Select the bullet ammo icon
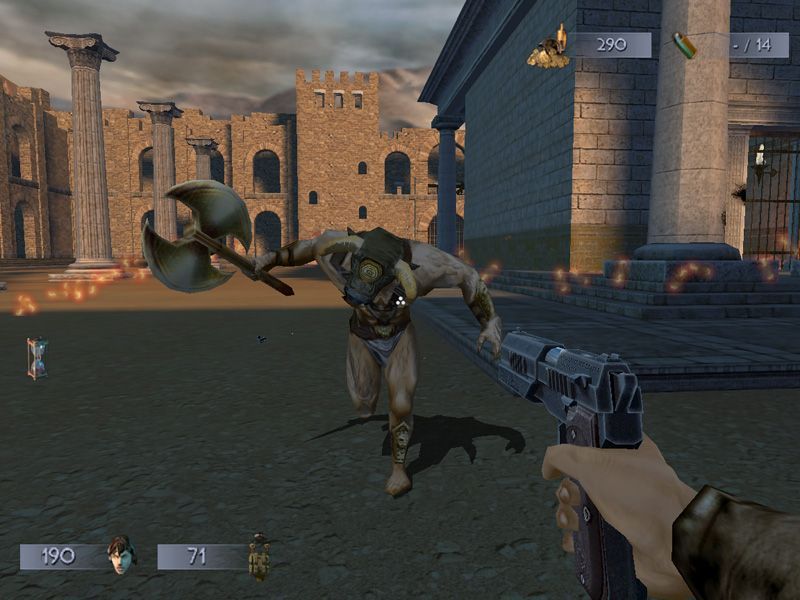The image size is (800, 600). pos(685,45)
